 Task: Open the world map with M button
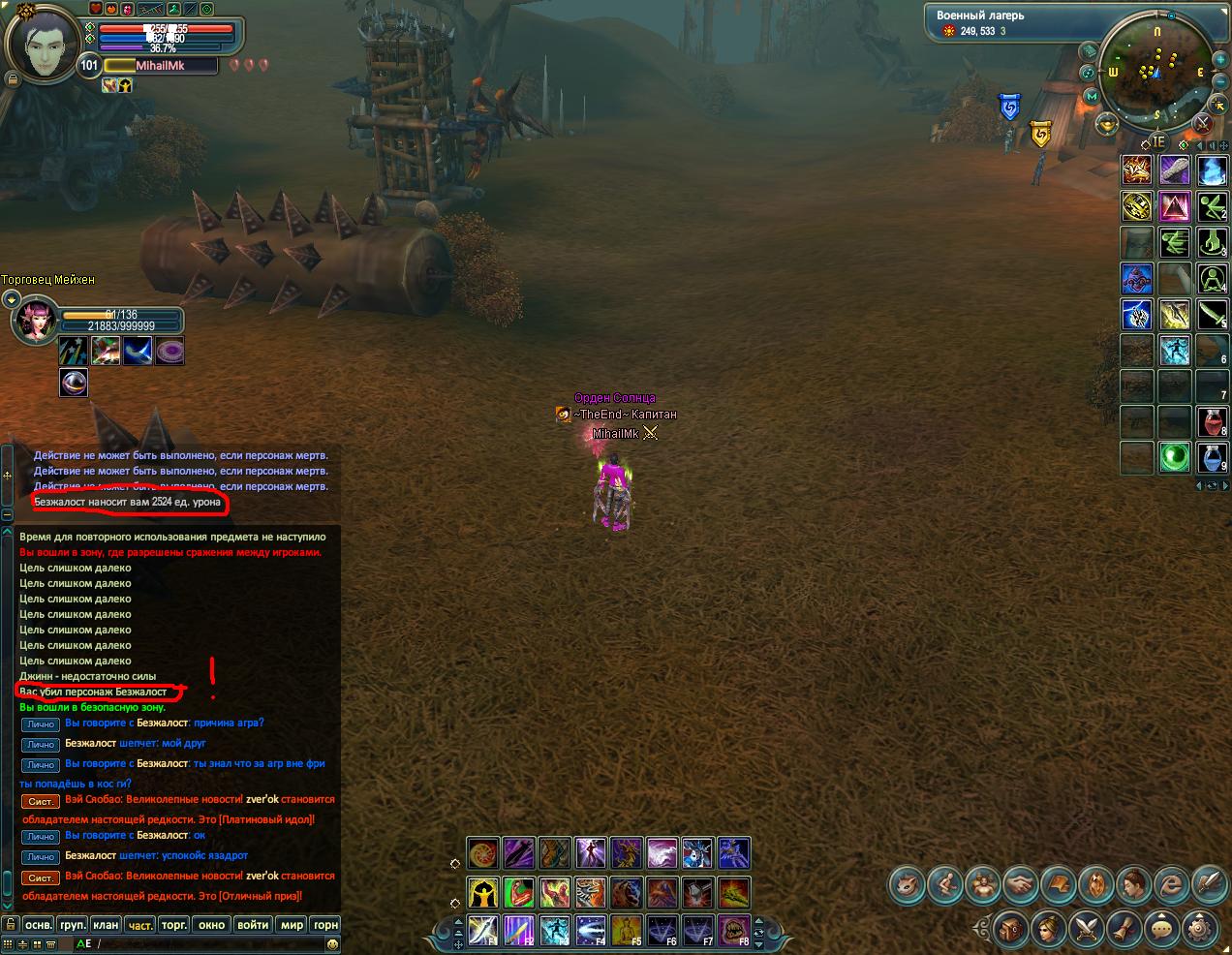1093,96
